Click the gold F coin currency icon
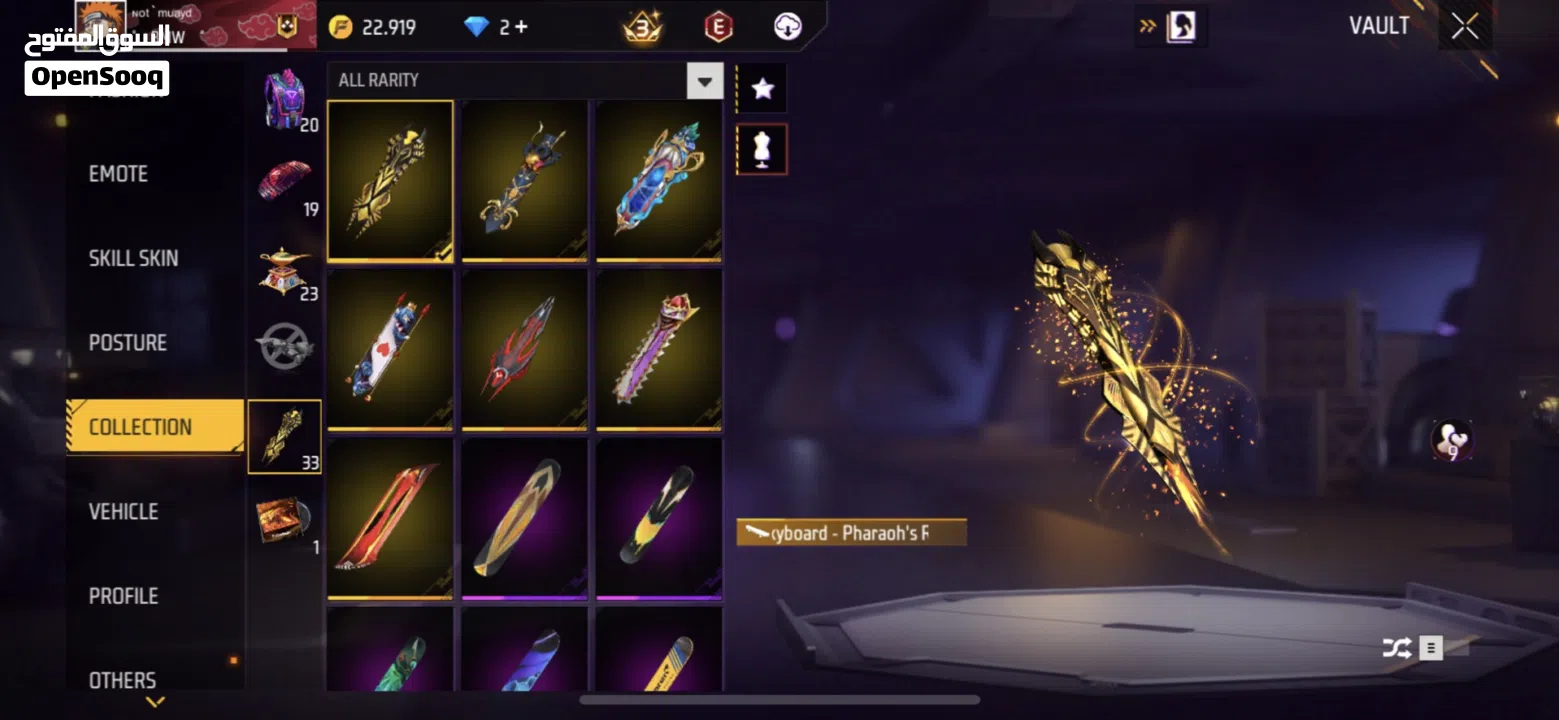Image resolution: width=1559 pixels, height=720 pixels. click(x=341, y=27)
